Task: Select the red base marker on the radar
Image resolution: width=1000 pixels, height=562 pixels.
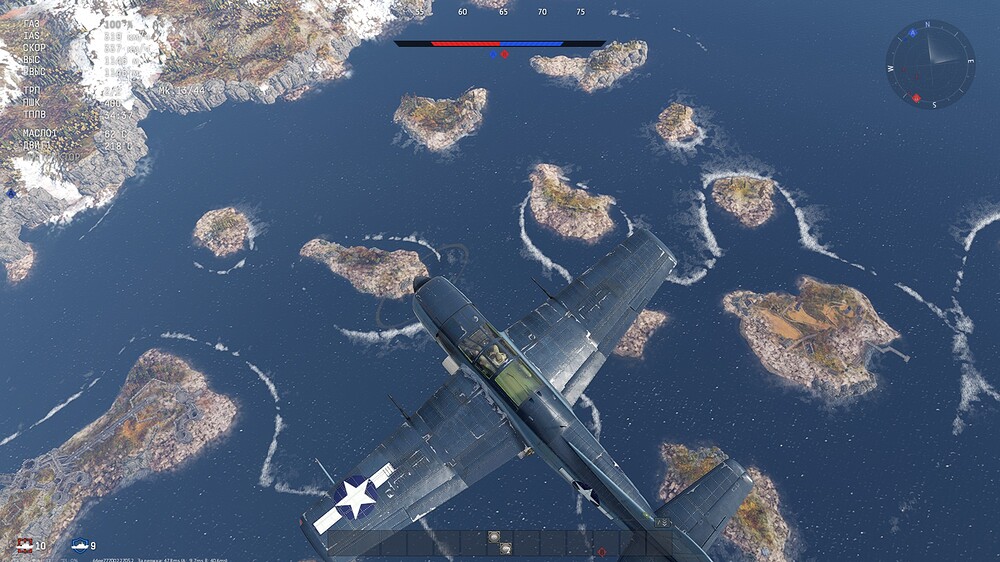Action: [916, 98]
